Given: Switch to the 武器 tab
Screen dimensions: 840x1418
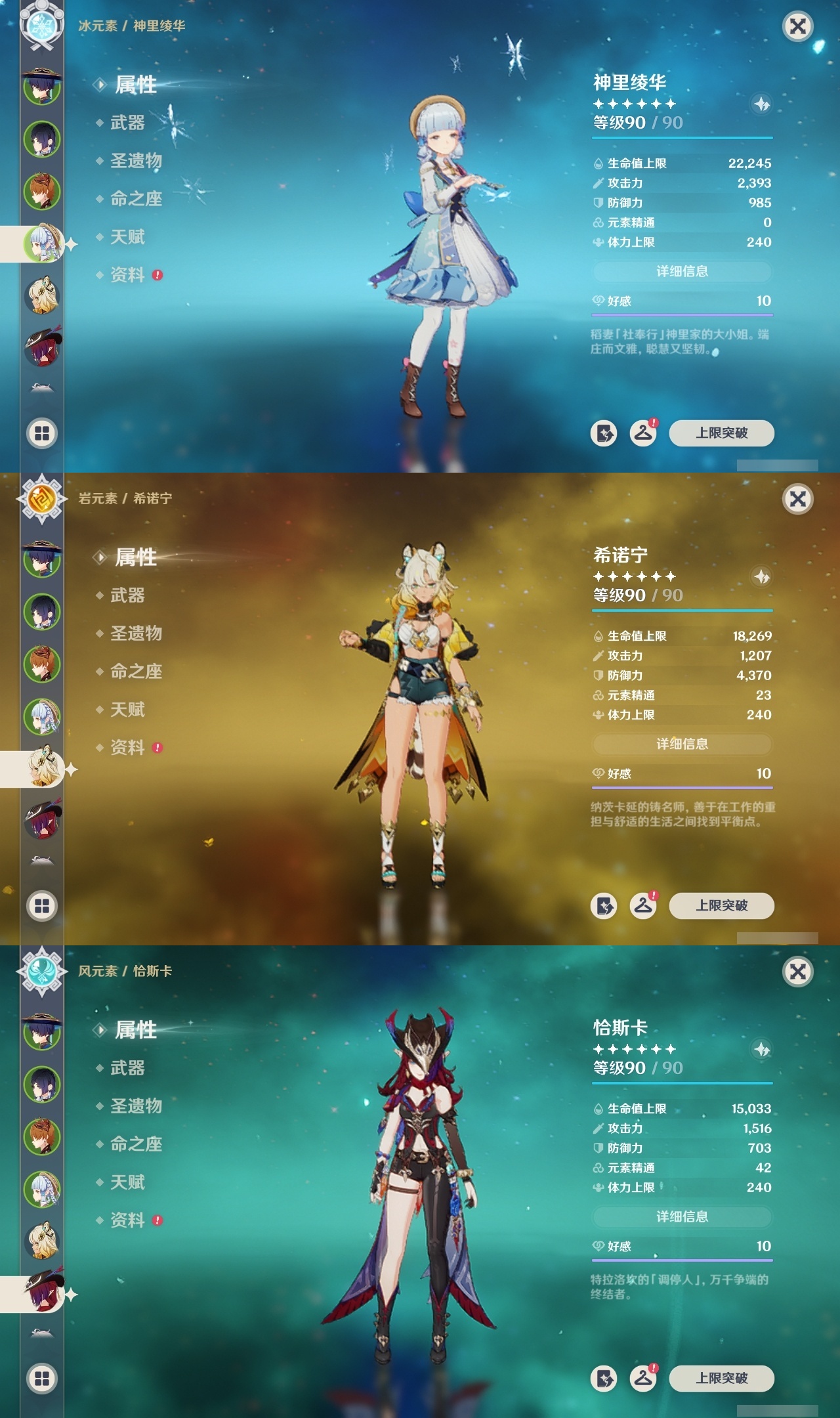Looking at the screenshot, I should point(129,124).
